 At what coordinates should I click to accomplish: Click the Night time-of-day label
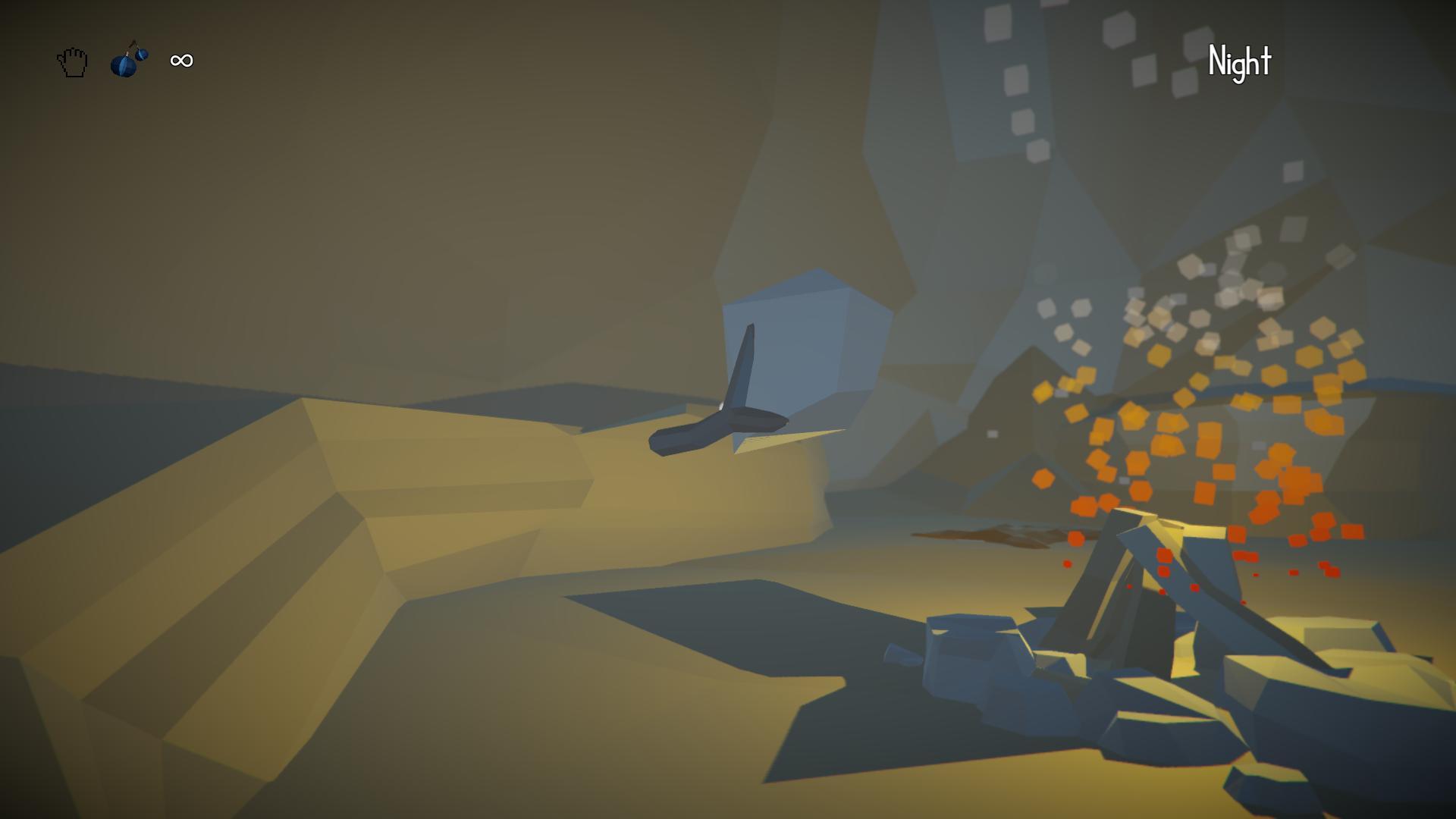pos(1241,62)
